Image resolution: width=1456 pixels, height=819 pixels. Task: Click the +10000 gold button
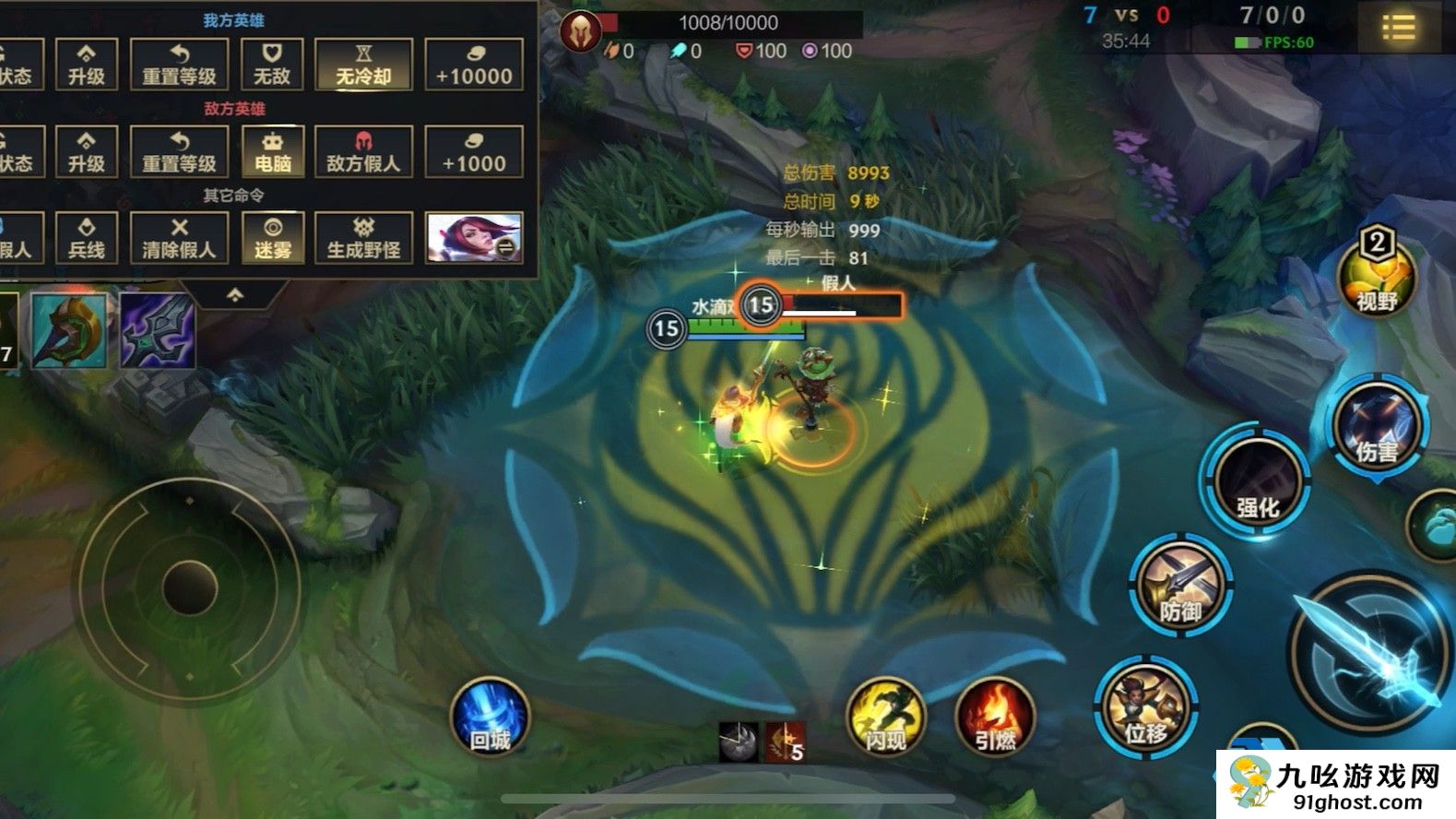[474, 64]
